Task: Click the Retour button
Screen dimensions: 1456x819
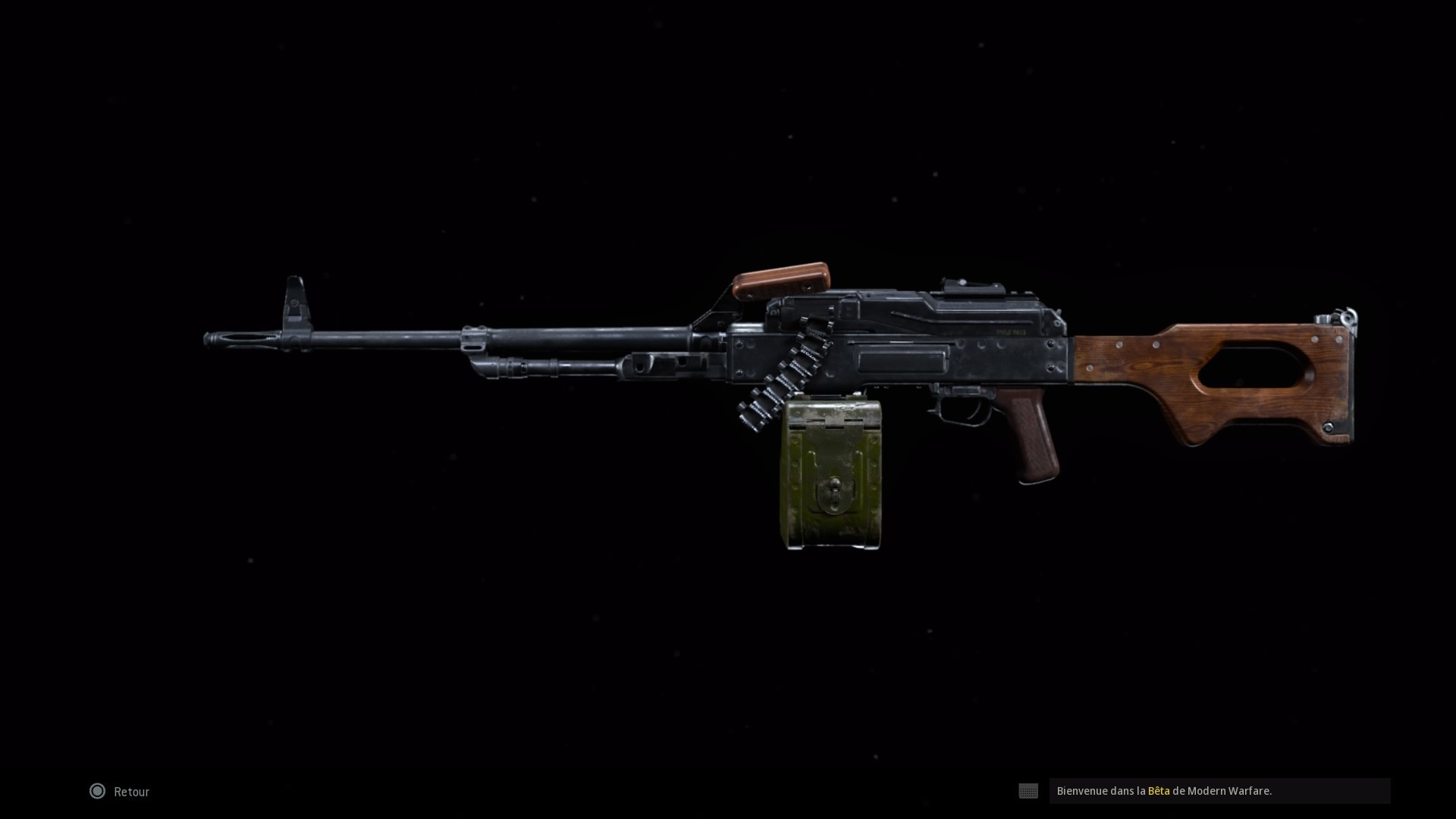Action: coord(130,791)
